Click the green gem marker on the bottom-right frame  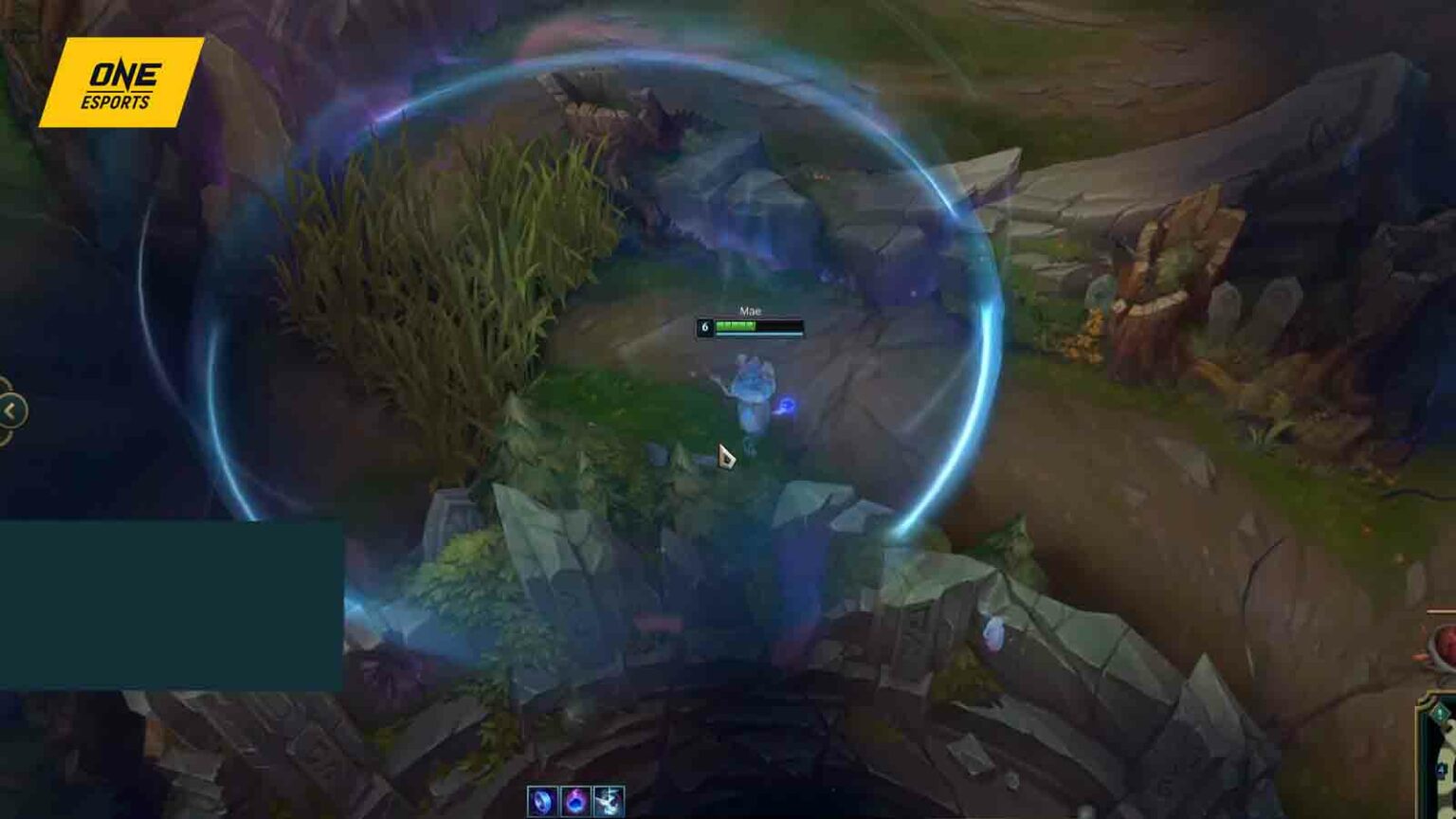pos(1442,711)
